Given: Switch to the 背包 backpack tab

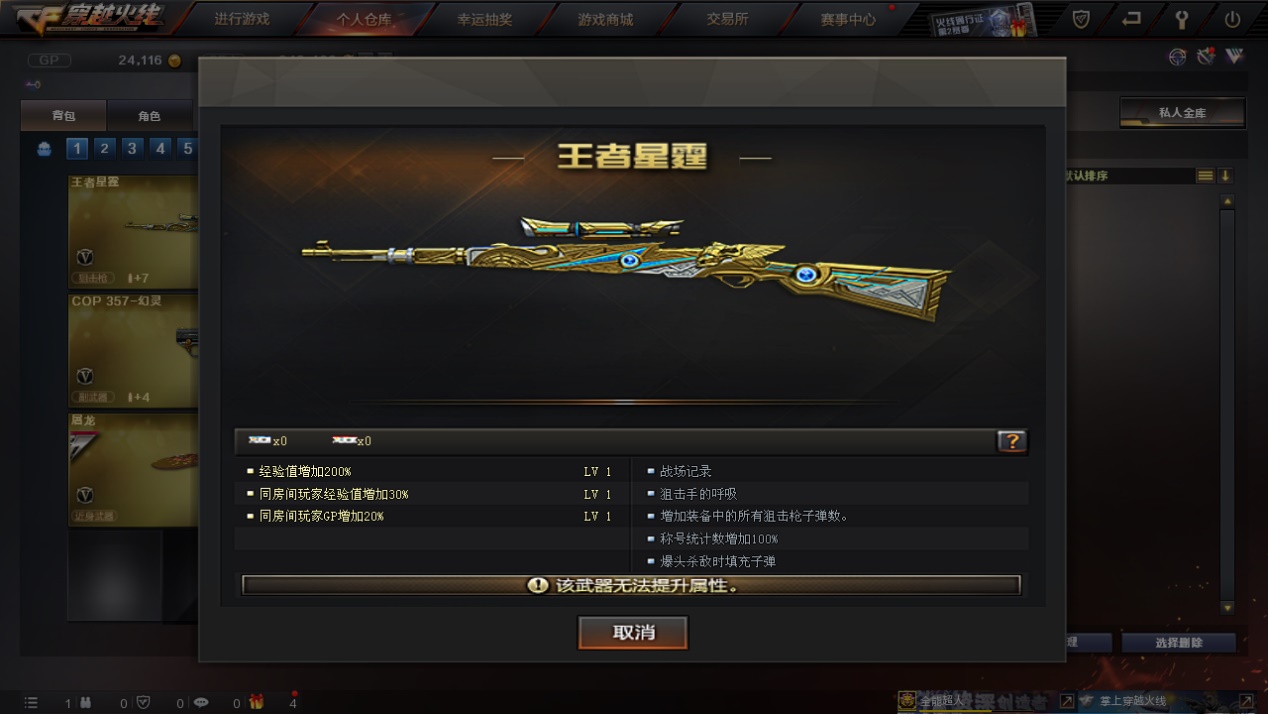Looking at the screenshot, I should coord(64,116).
